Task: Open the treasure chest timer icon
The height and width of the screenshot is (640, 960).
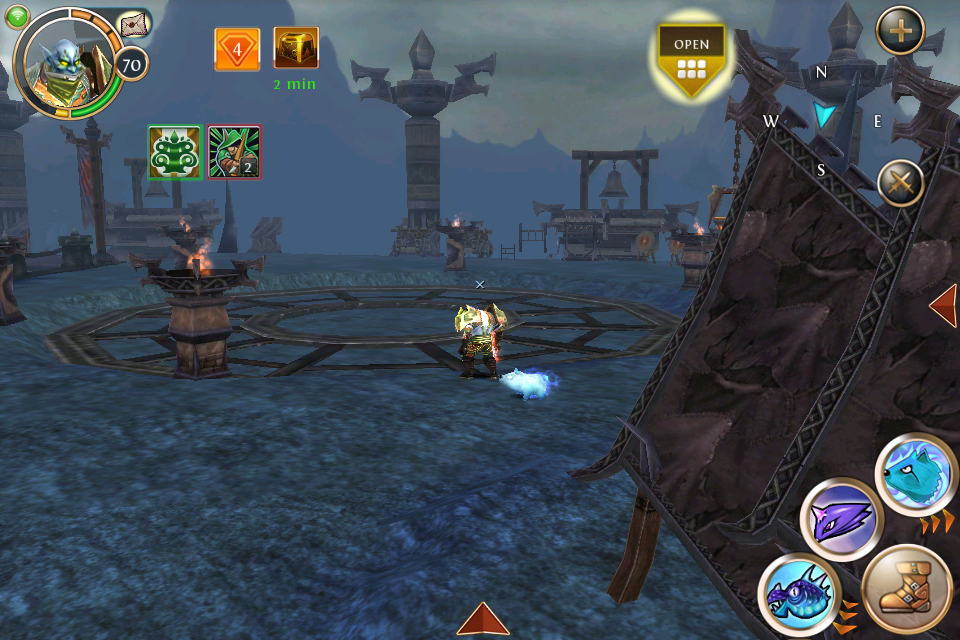Action: (x=296, y=49)
